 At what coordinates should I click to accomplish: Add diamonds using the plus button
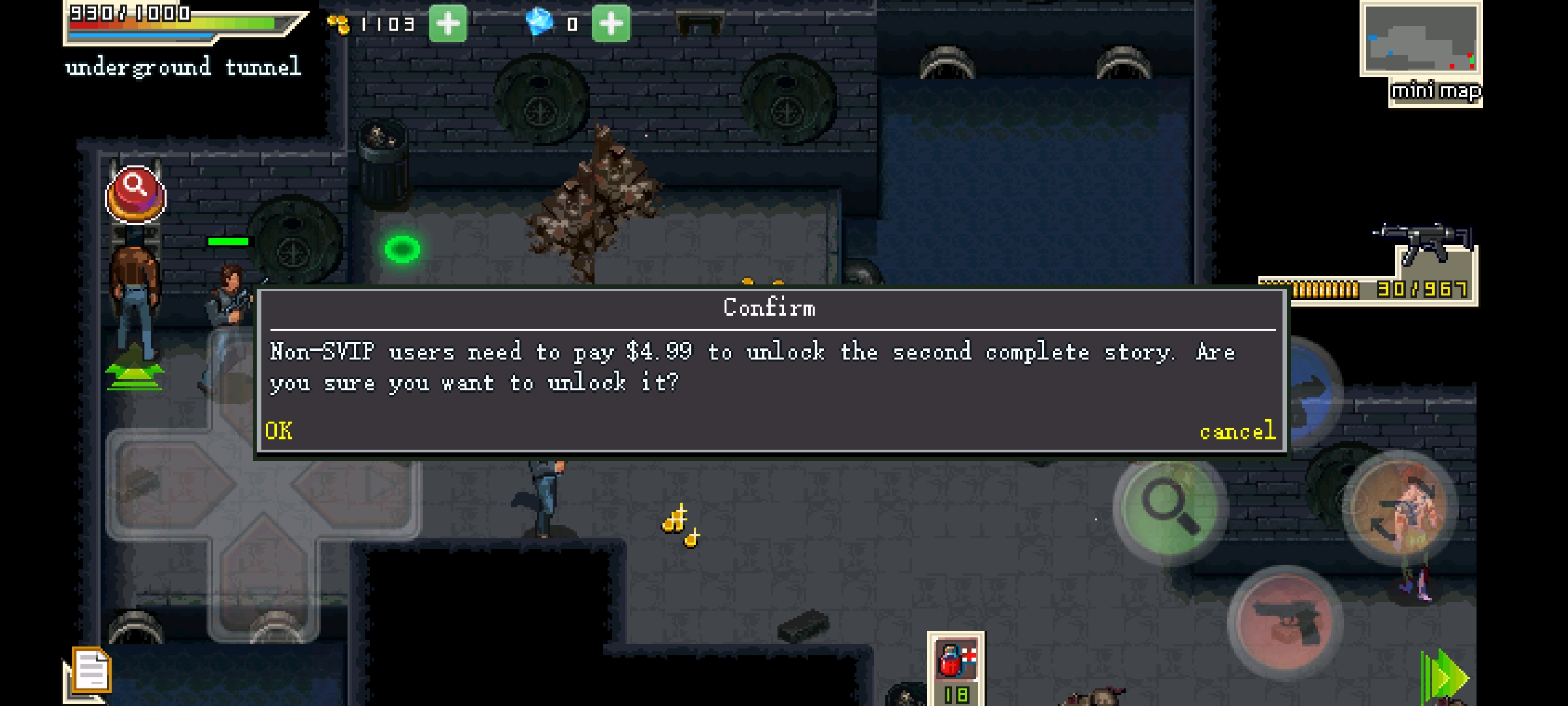click(611, 24)
